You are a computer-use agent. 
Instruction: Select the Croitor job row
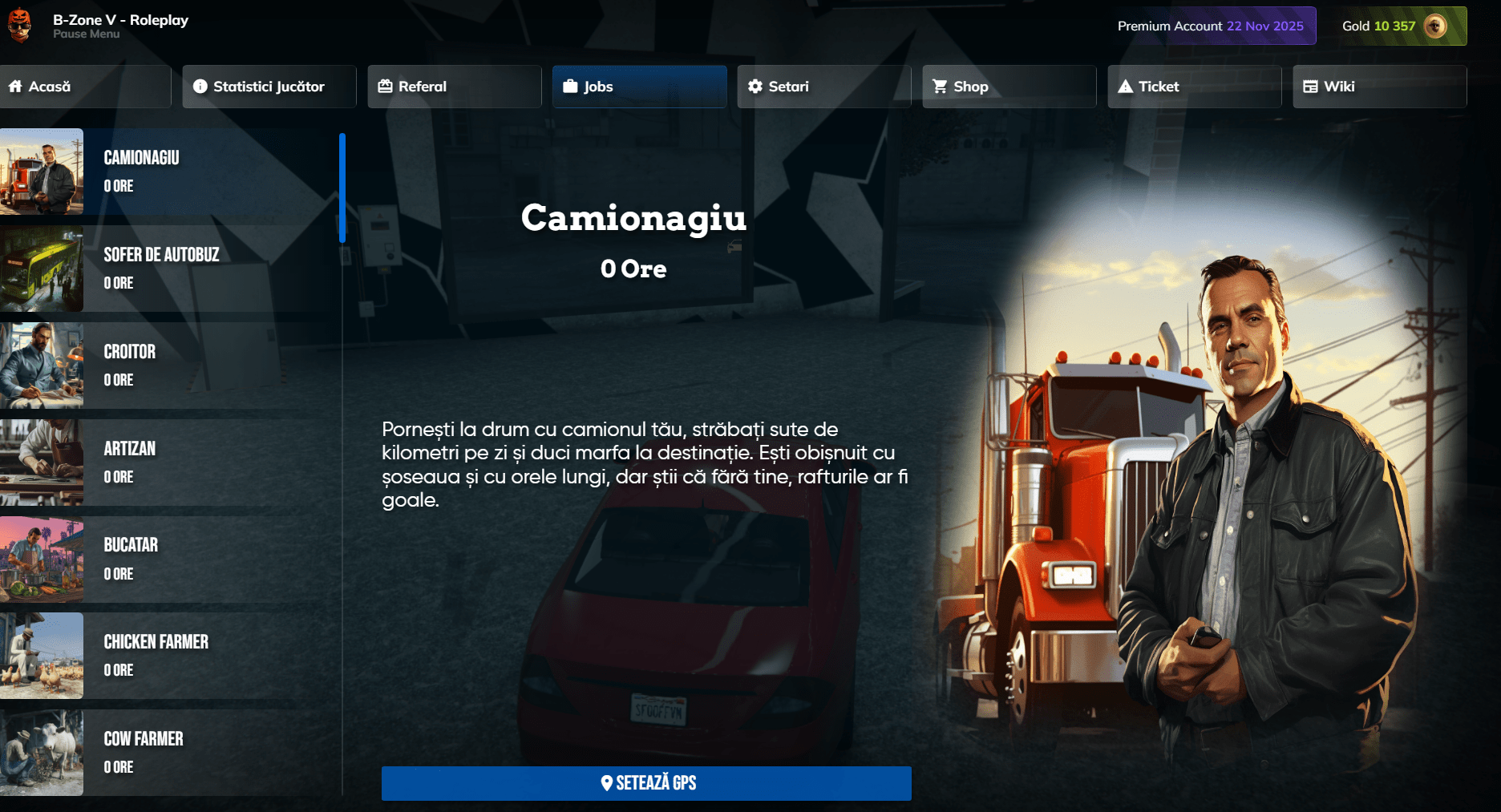168,366
